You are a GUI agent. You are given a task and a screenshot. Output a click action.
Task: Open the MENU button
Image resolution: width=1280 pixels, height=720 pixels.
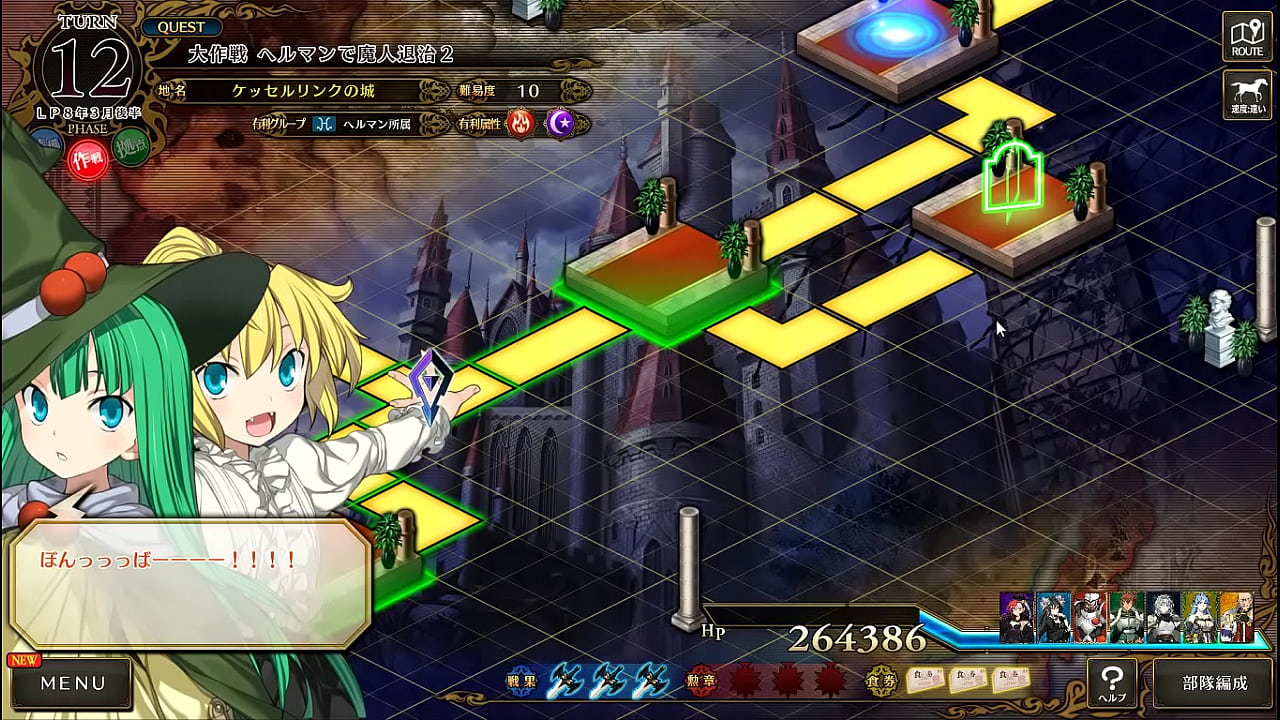coord(71,684)
